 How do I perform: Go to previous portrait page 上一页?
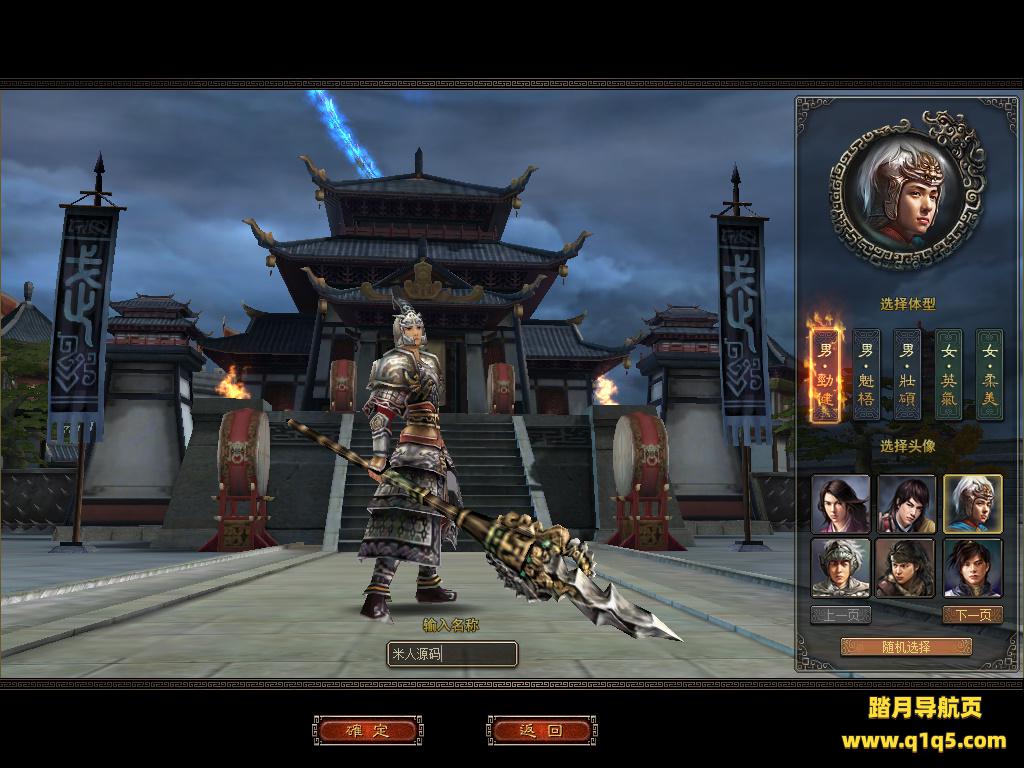pyautogui.click(x=840, y=615)
